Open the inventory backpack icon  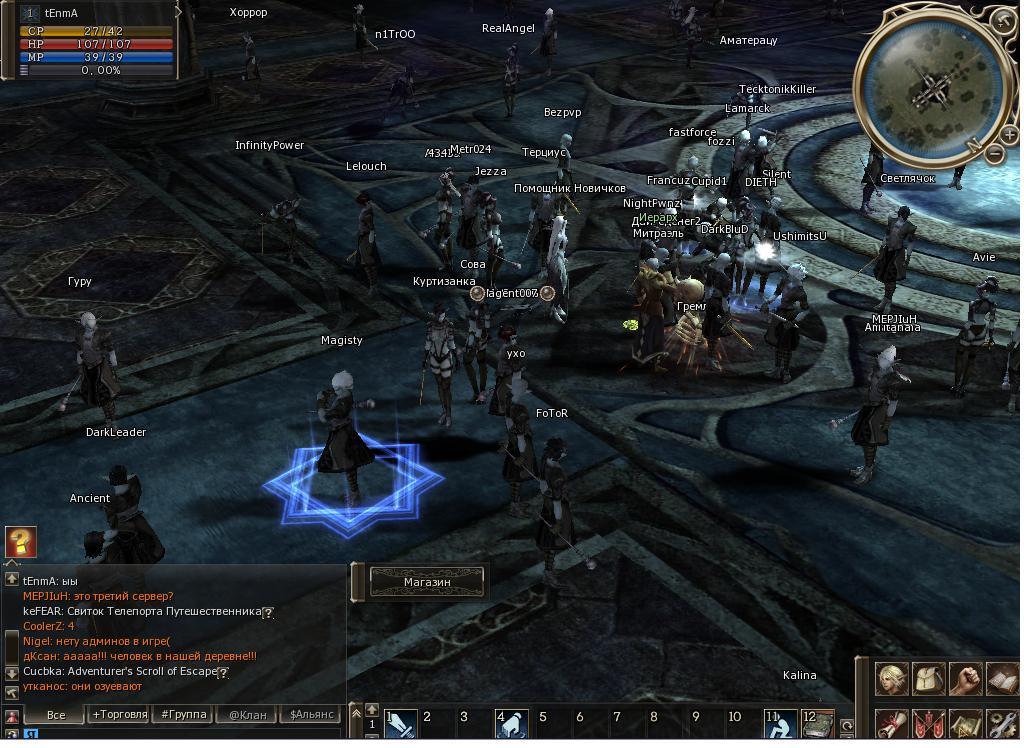point(929,679)
